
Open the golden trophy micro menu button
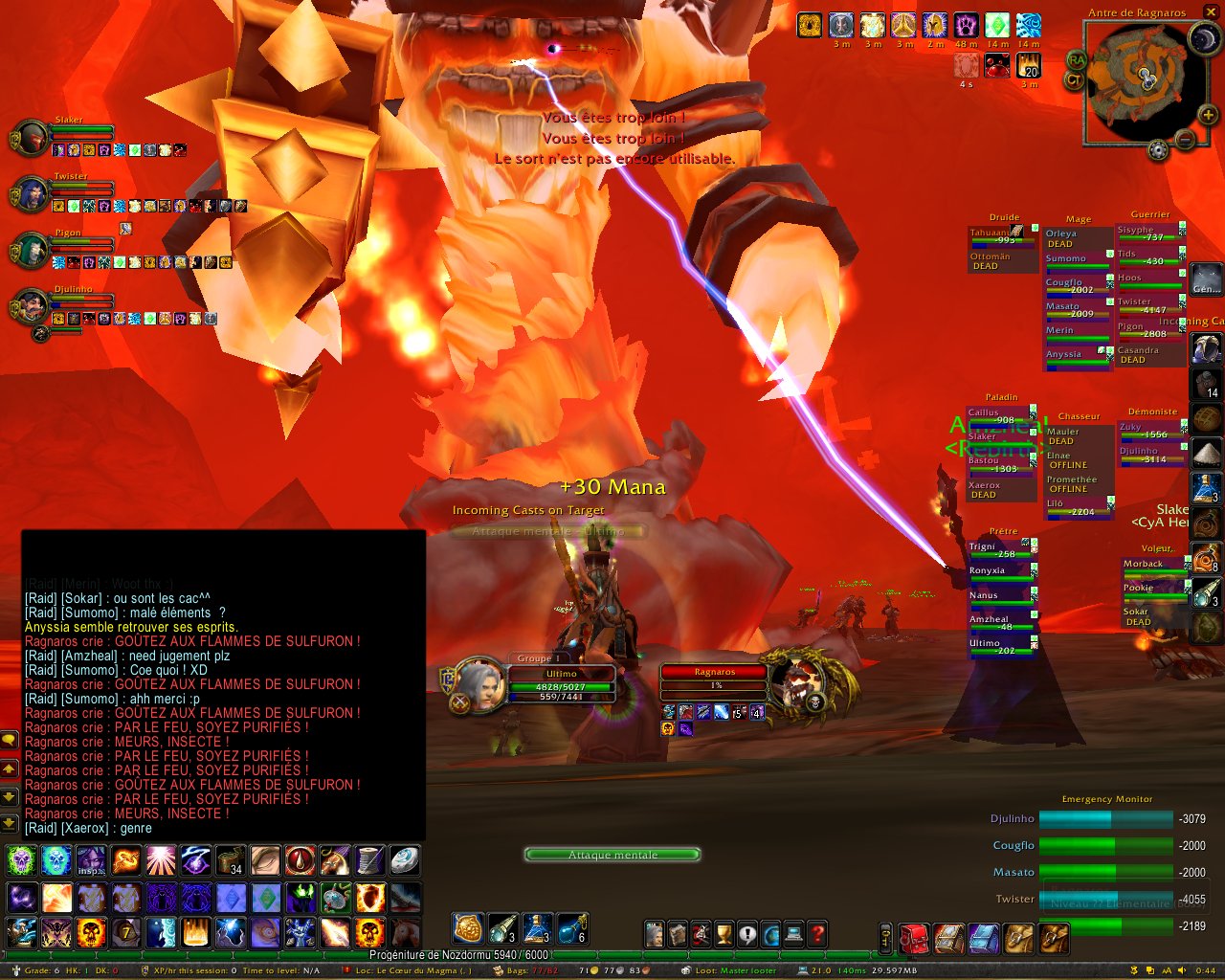724,934
